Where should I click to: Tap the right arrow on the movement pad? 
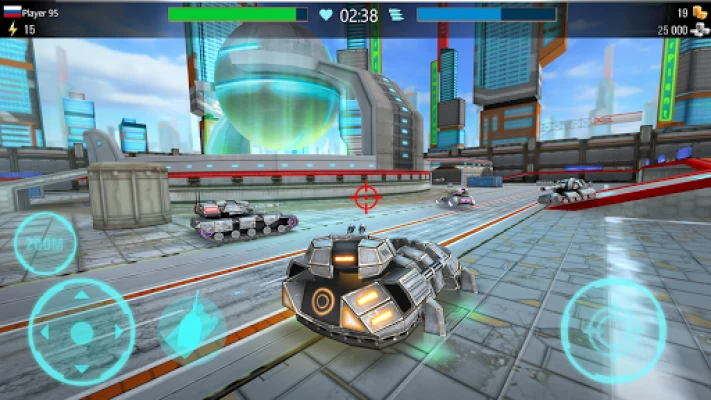click(x=119, y=331)
